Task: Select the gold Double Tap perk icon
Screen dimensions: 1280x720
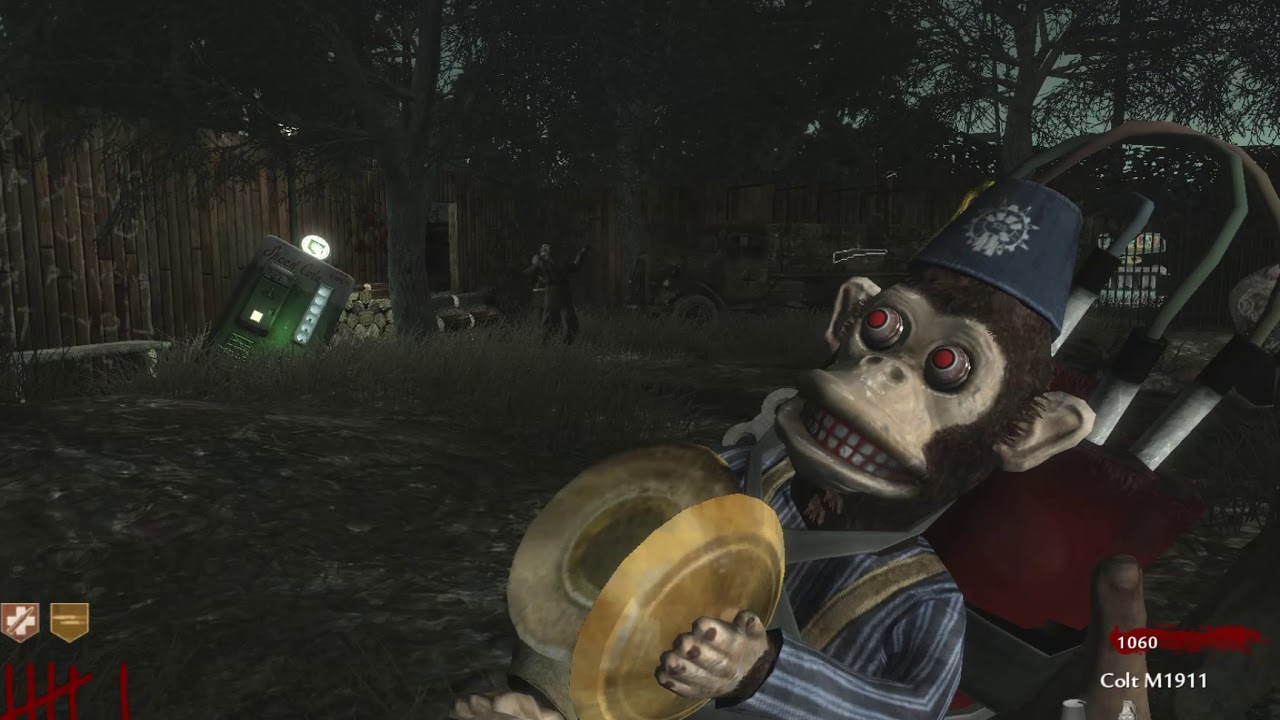Action: click(69, 622)
